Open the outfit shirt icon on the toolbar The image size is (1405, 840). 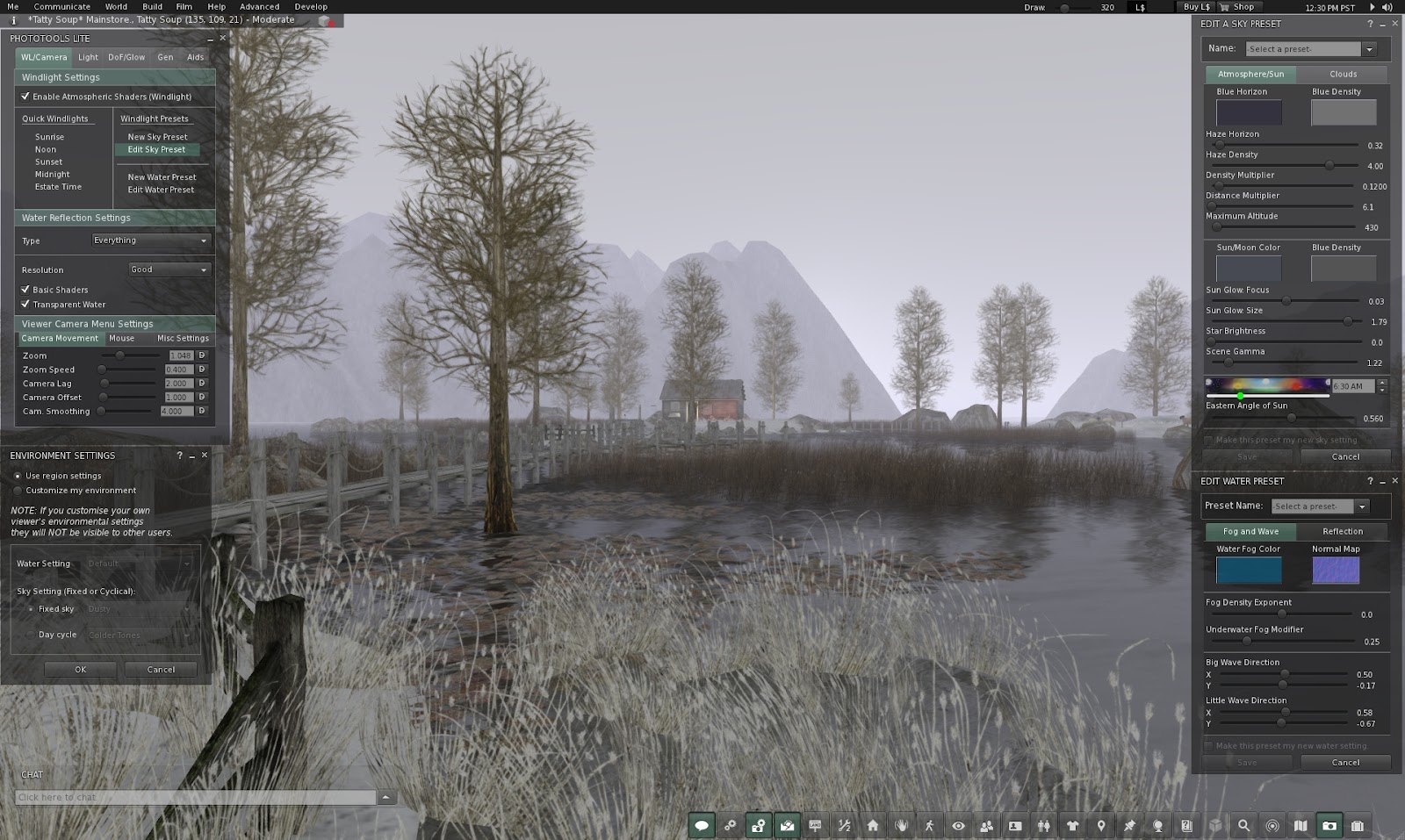tap(1072, 825)
